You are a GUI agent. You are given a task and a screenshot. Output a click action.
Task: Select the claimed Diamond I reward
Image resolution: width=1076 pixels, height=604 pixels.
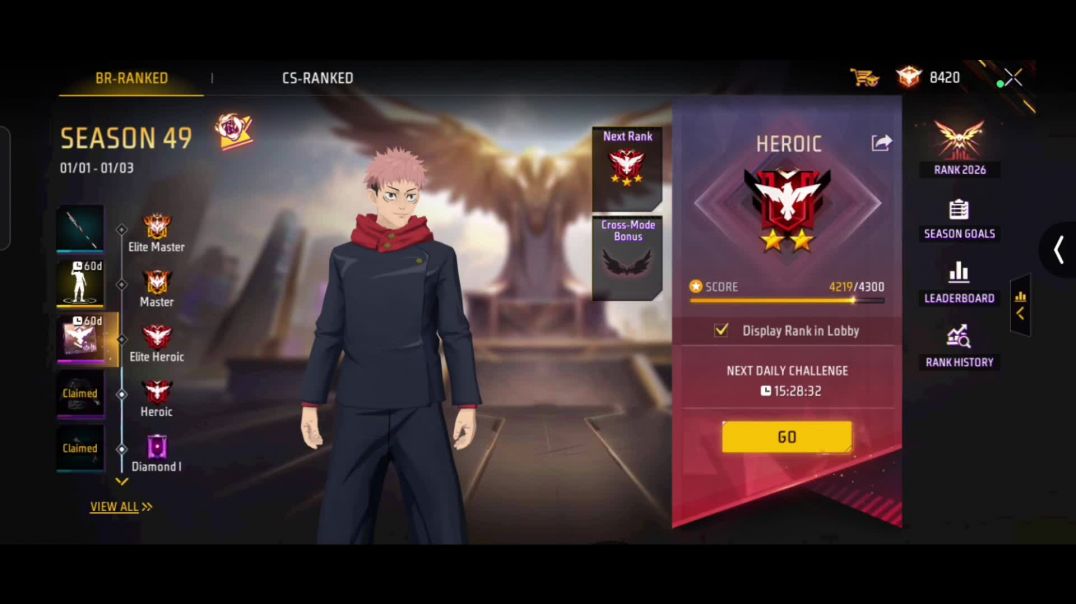pyautogui.click(x=80, y=448)
